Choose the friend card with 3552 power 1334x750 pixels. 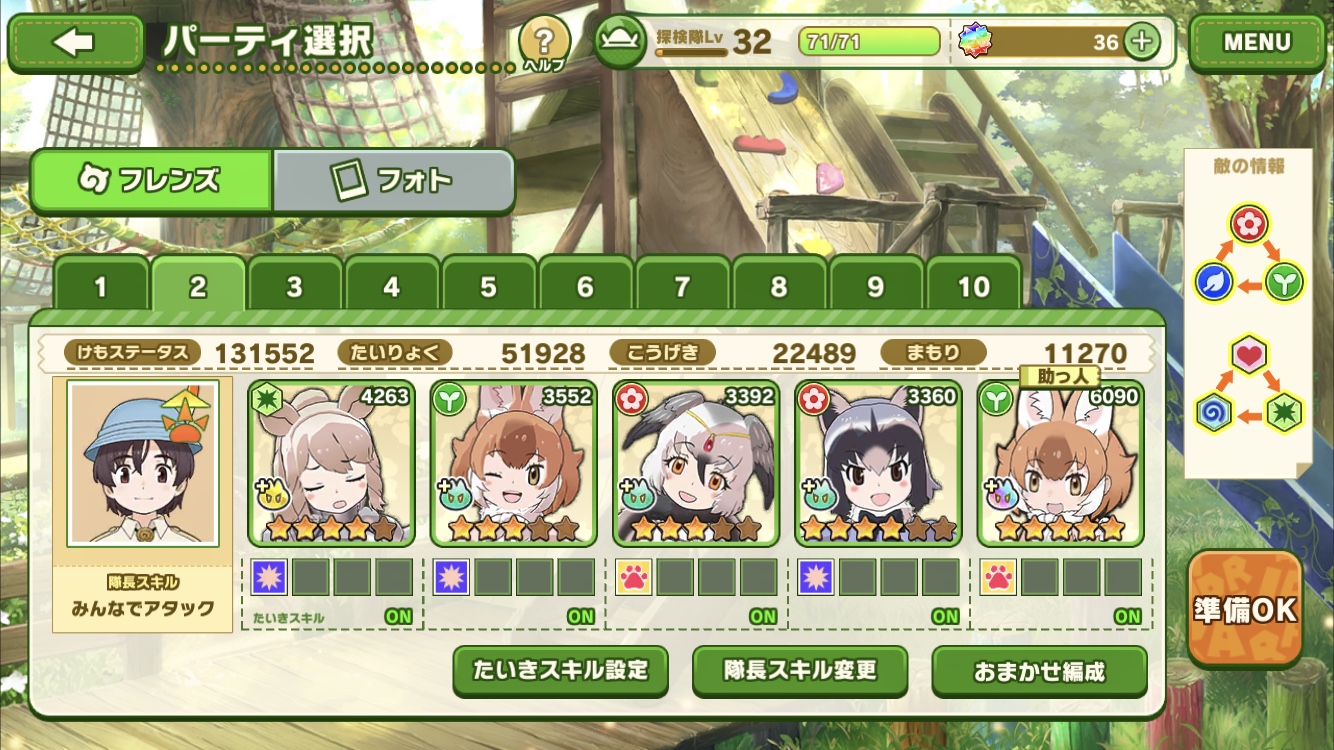tap(513, 462)
